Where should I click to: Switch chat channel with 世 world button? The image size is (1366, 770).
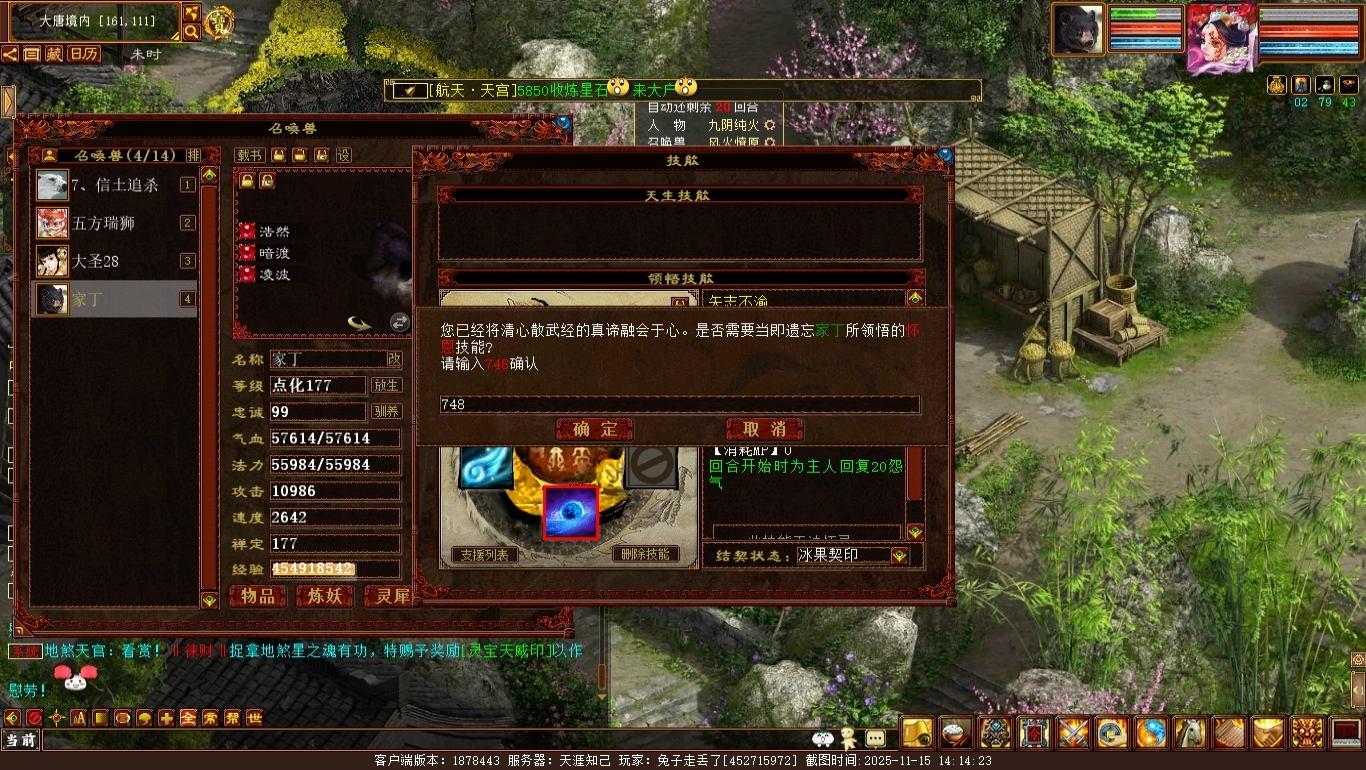254,718
